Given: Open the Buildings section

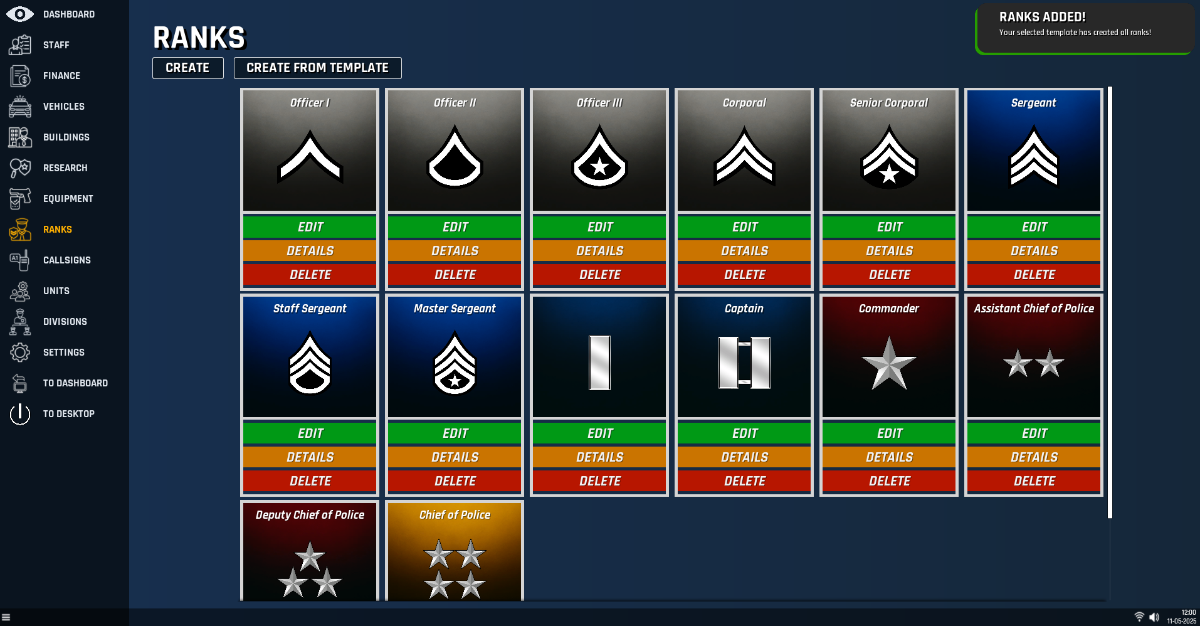Looking at the screenshot, I should 66,137.
